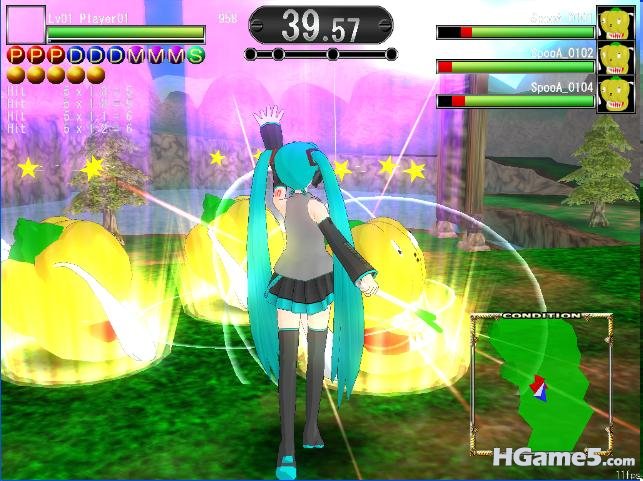Click the green S orb icon
Screen dimensions: 643x481
click(x=195, y=55)
